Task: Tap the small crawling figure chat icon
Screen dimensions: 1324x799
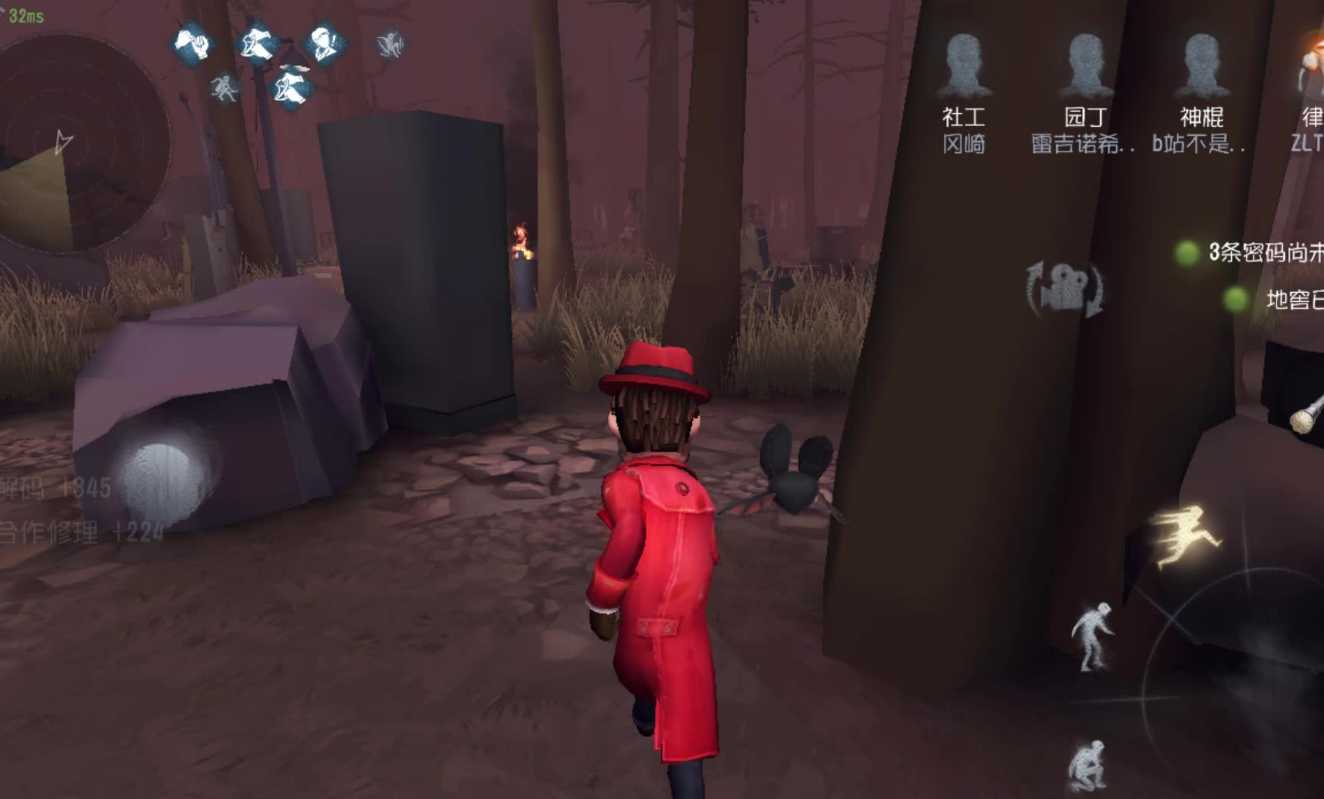Action: [226, 87]
